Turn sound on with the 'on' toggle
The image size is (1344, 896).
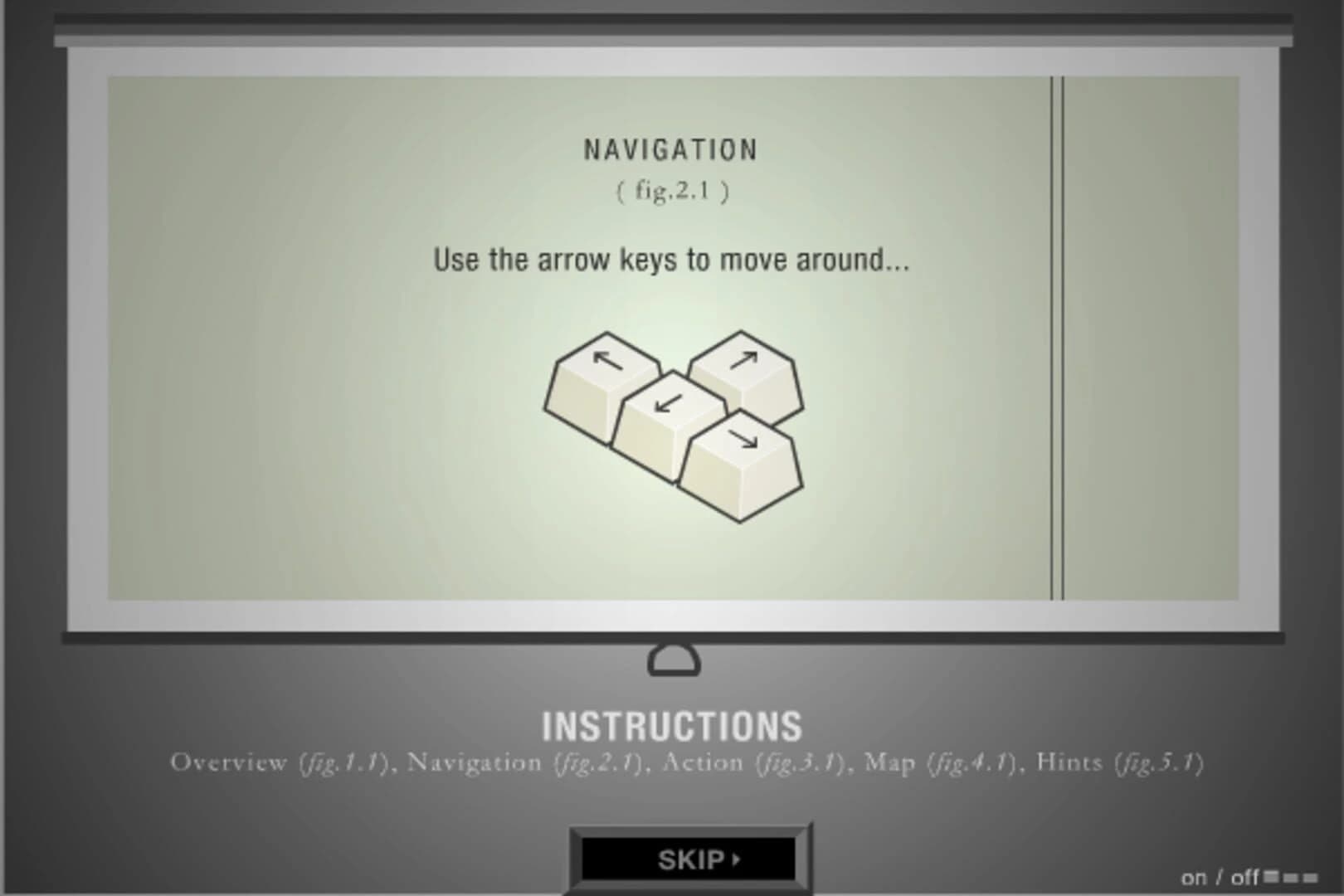pyautogui.click(x=1195, y=877)
